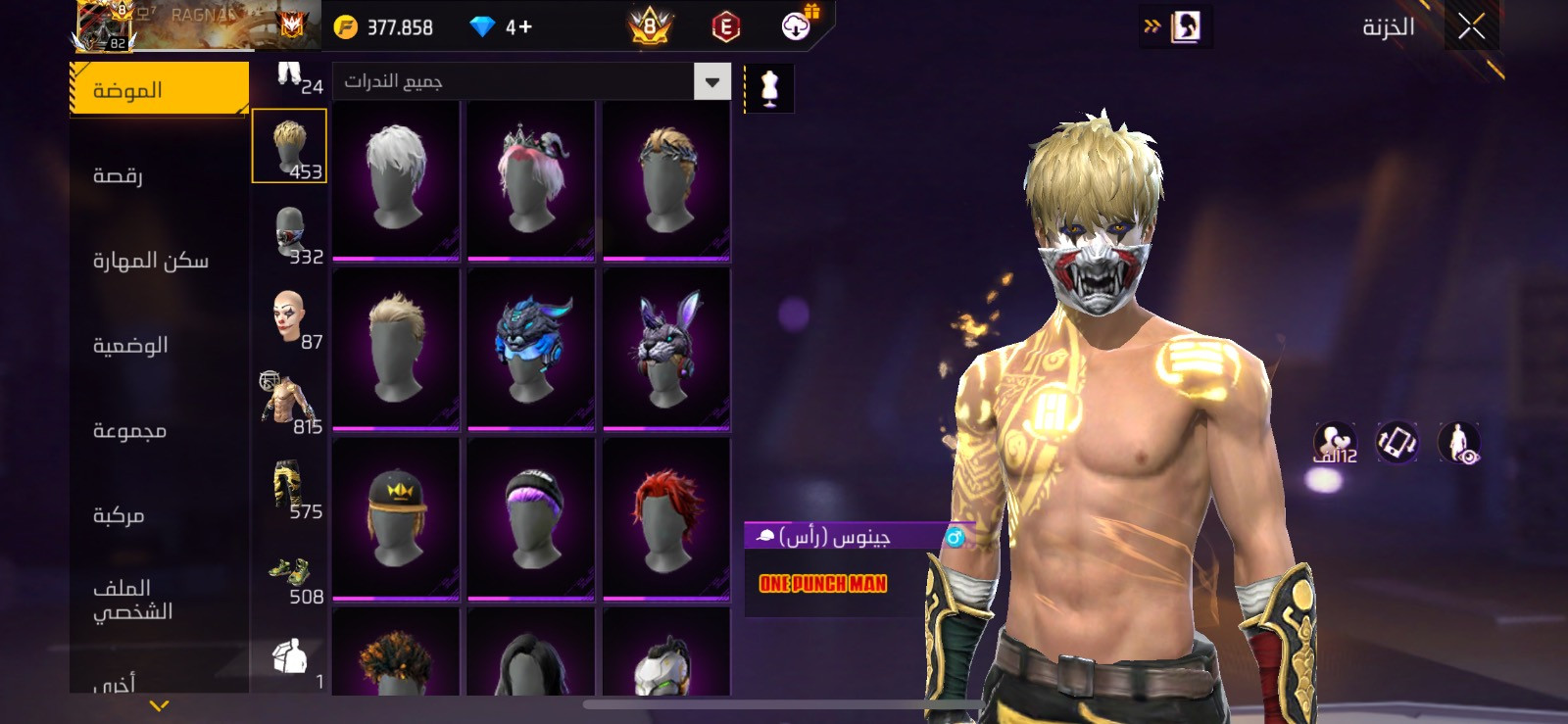Close the vault screen with the X
The image size is (1568, 724).
tap(1471, 27)
